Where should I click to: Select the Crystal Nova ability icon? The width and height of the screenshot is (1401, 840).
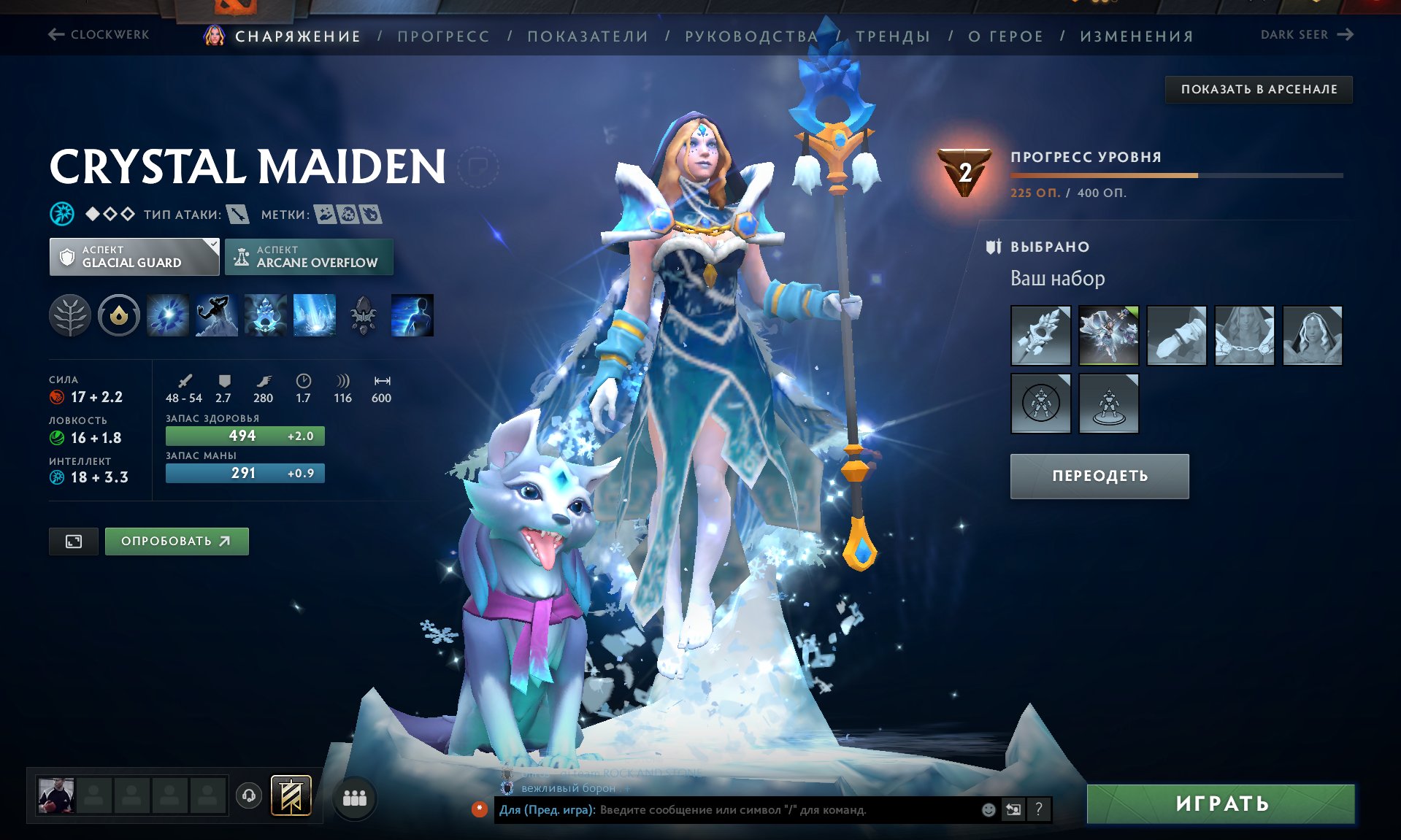(x=168, y=314)
